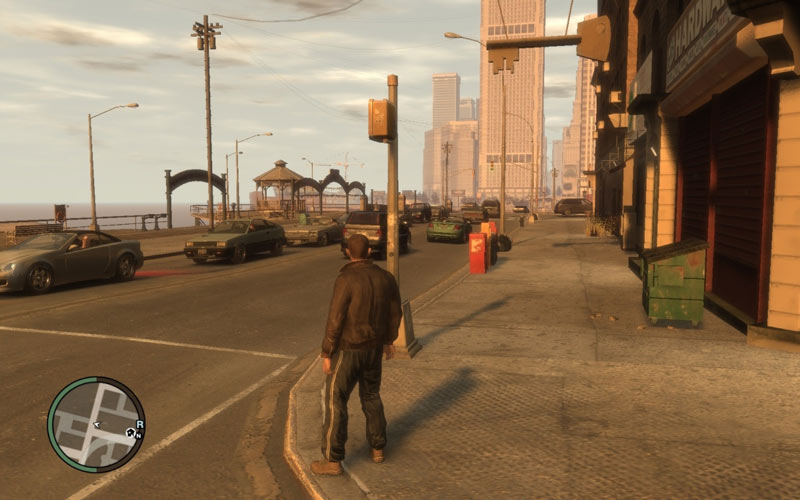
Task: Select the safehouse marker on the radar
Action: 131,433
